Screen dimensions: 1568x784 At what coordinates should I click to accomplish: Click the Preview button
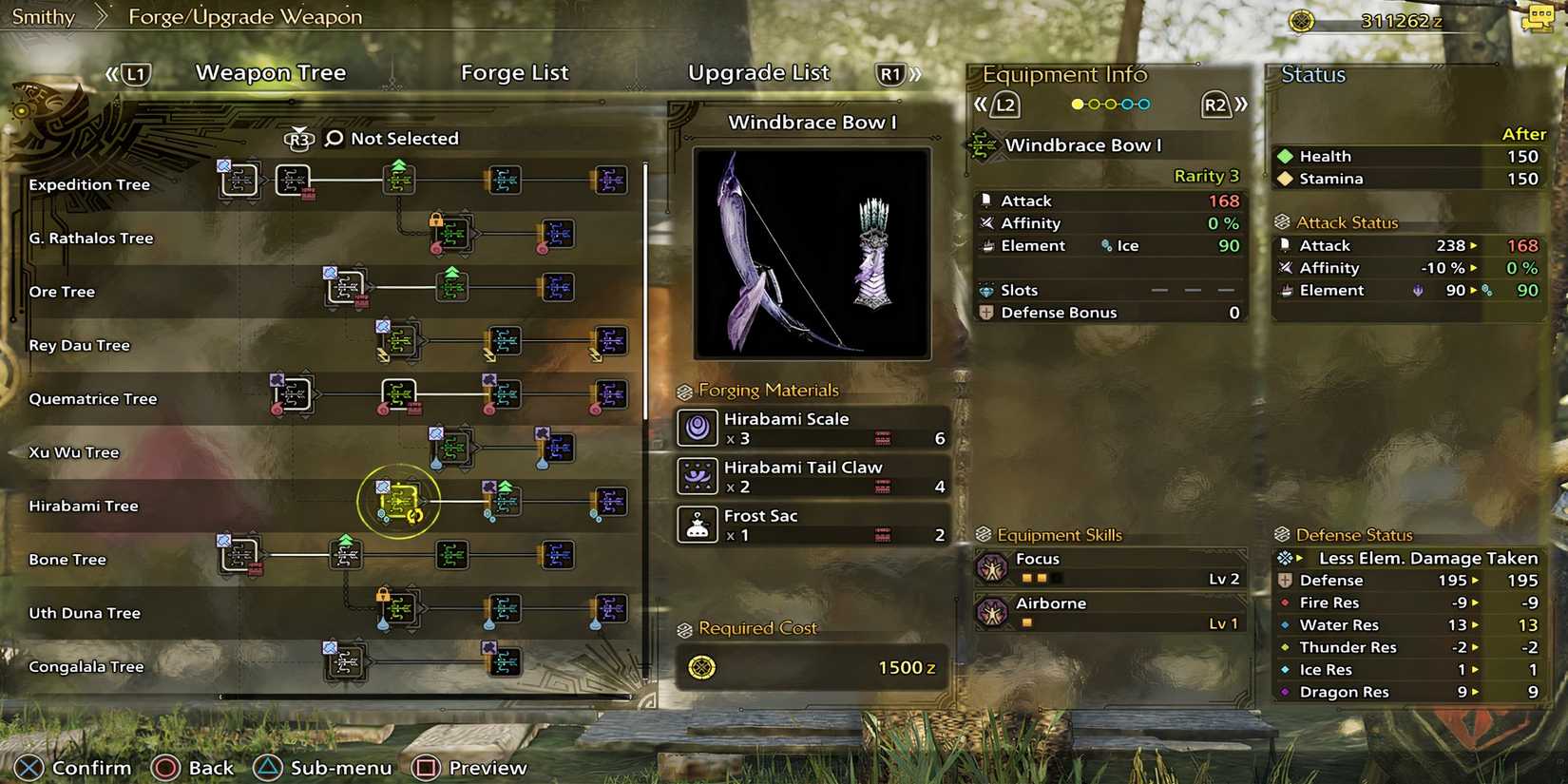tap(469, 767)
